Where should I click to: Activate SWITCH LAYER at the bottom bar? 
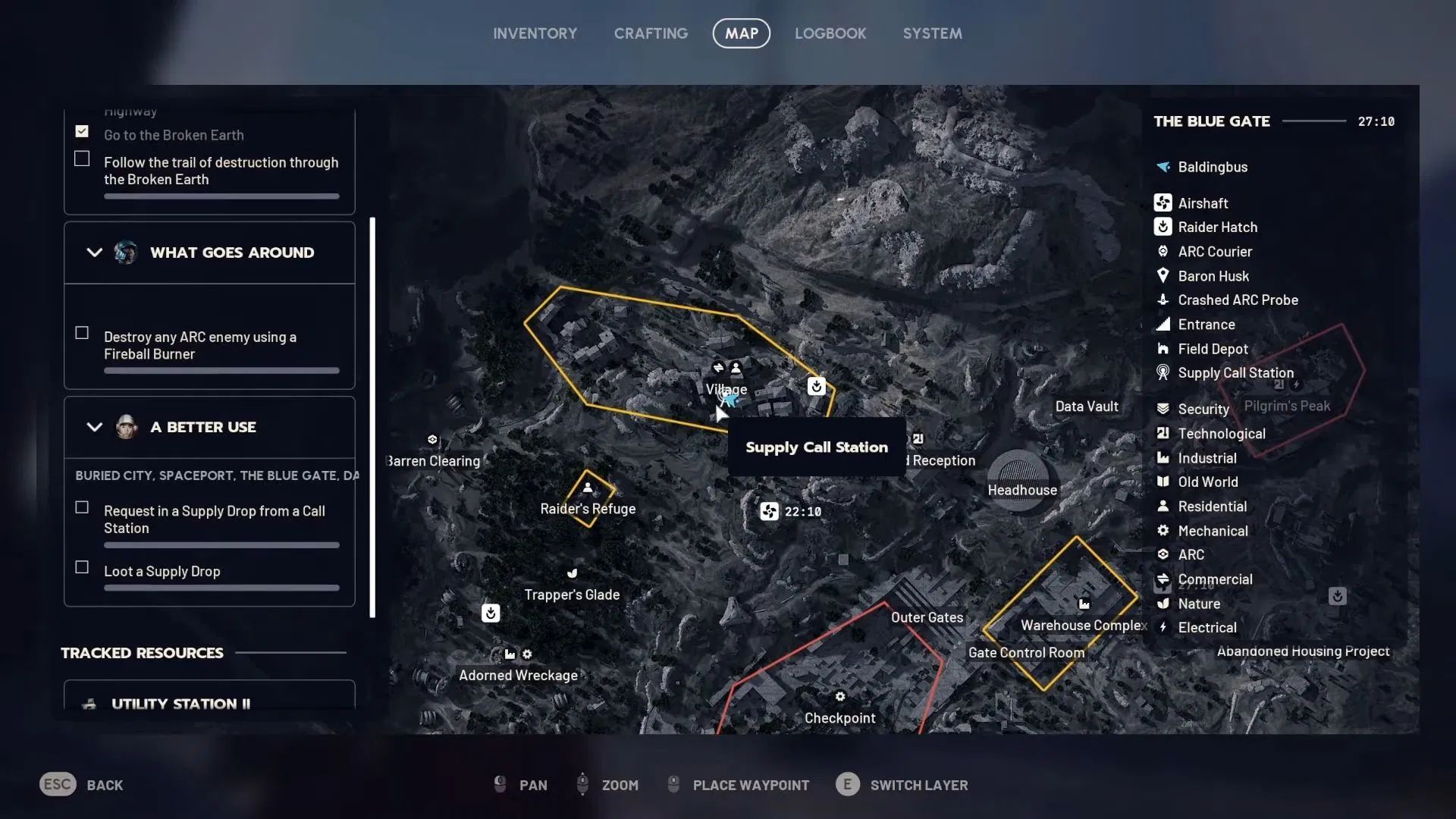[919, 785]
